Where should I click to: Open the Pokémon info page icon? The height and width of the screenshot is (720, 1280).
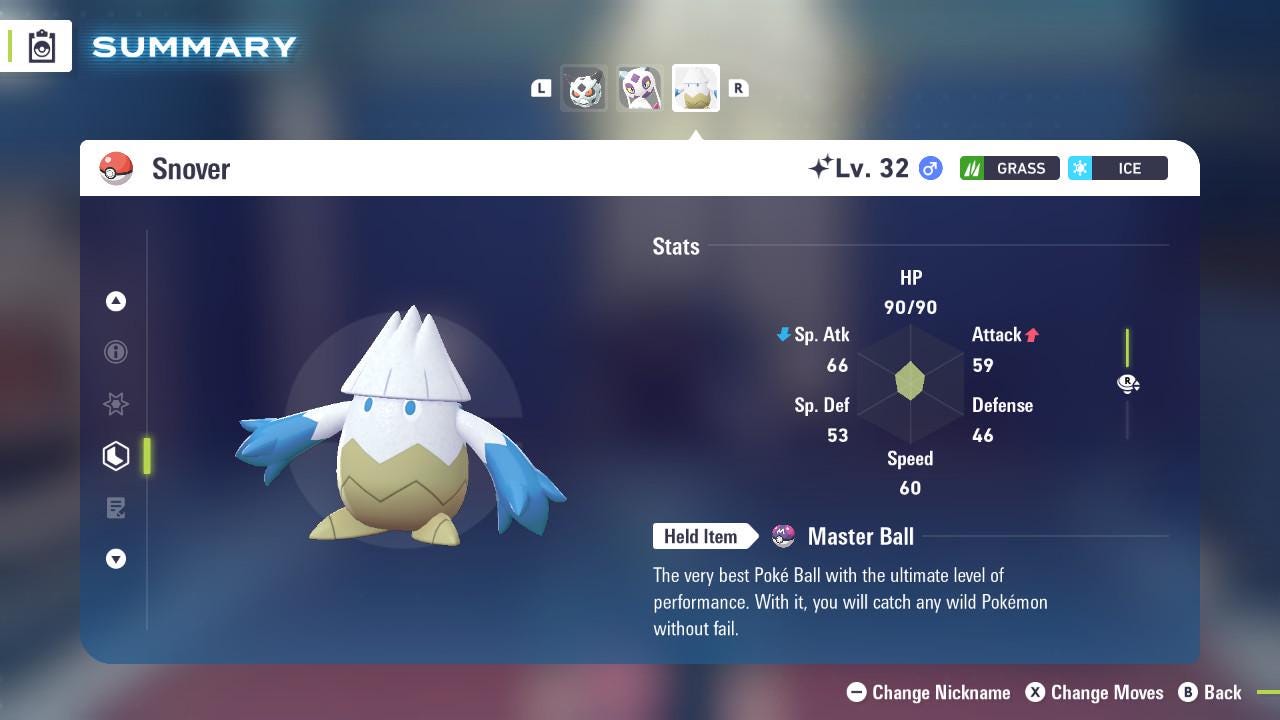pos(115,352)
